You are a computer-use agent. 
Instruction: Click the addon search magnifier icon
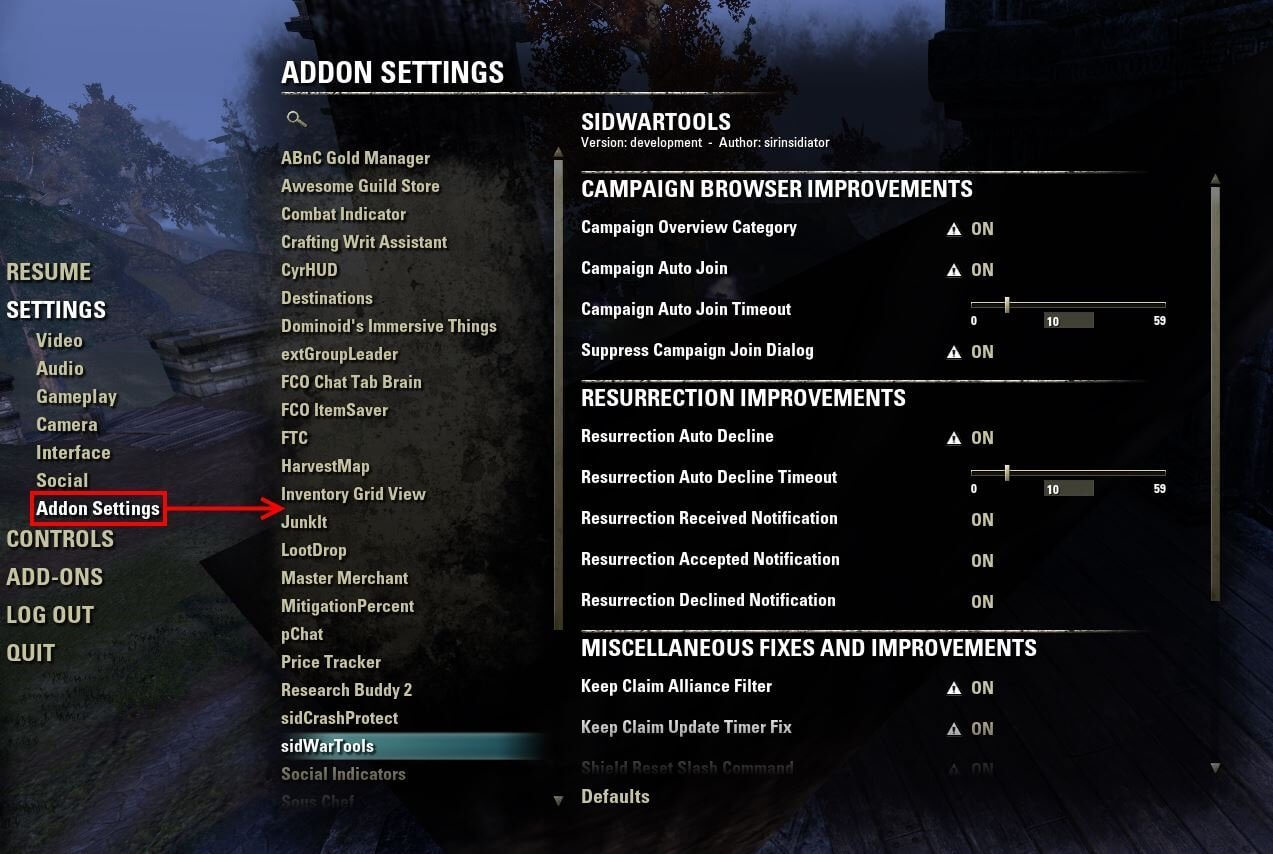tap(295, 119)
